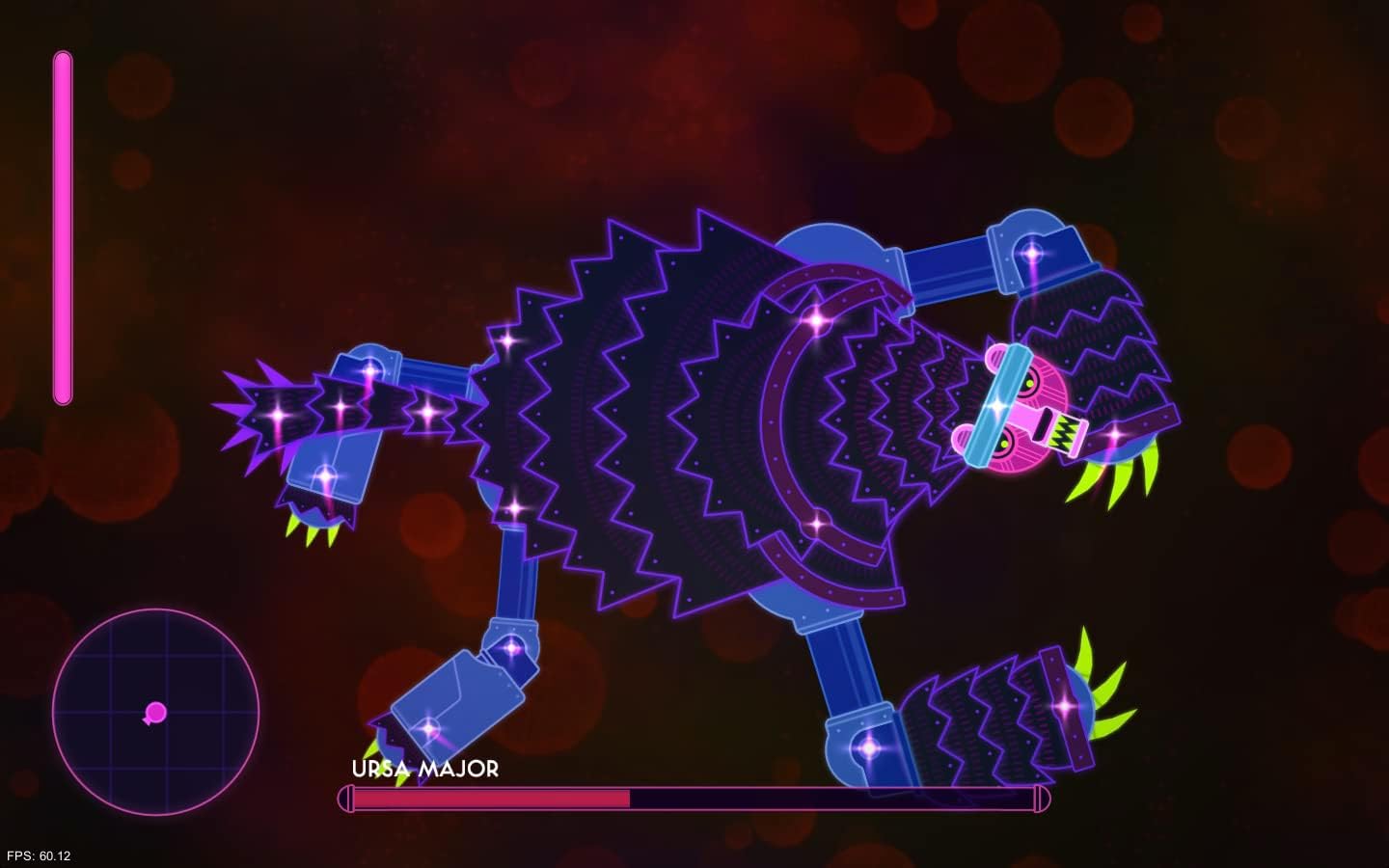
Task: Click the vertical pink health gauge
Action: (64, 227)
